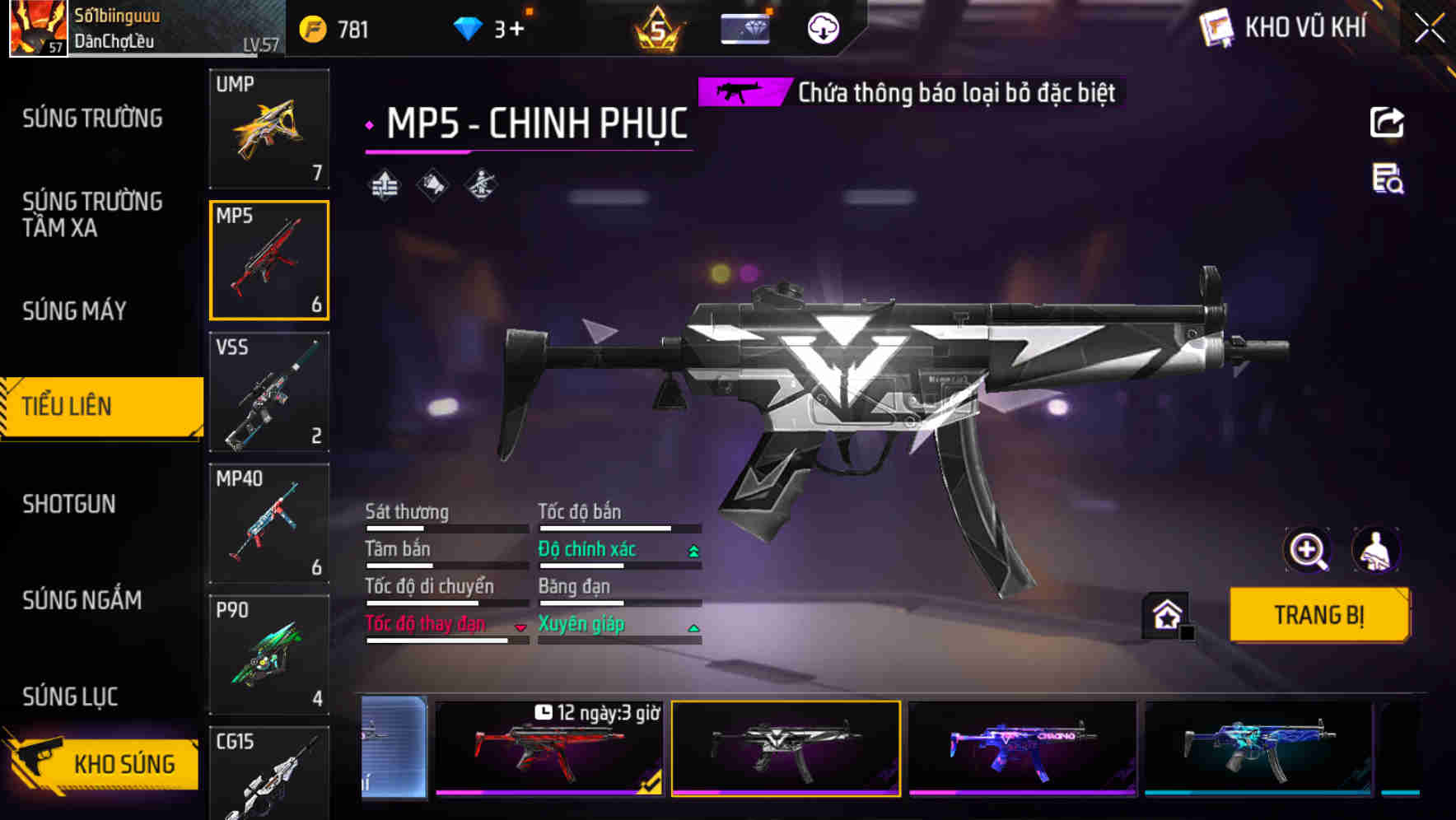The height and width of the screenshot is (820, 1456).
Task: Close the weapon armory screen
Action: click(1429, 29)
